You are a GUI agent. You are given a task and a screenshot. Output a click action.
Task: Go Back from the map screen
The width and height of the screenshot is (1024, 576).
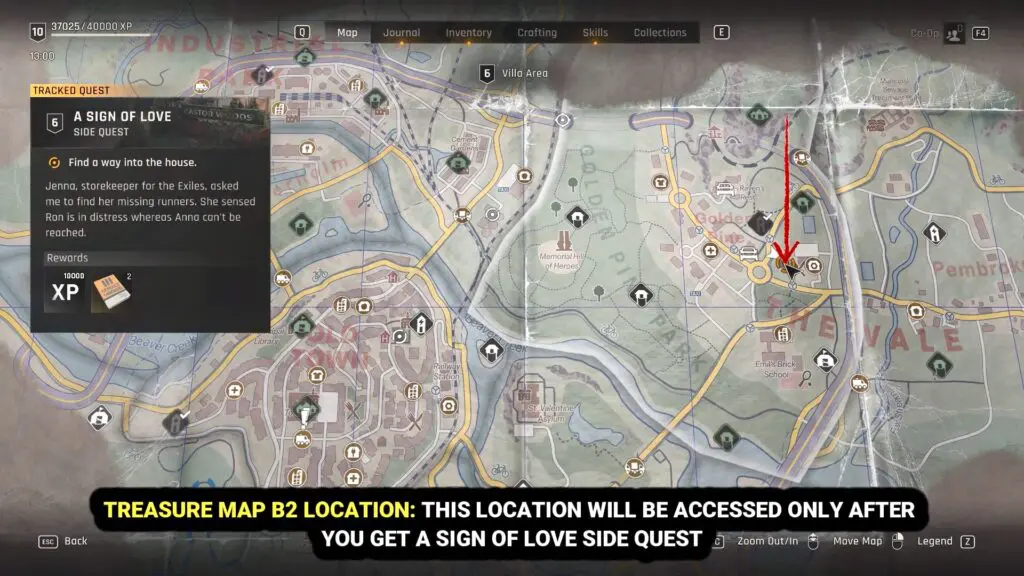[x=75, y=541]
